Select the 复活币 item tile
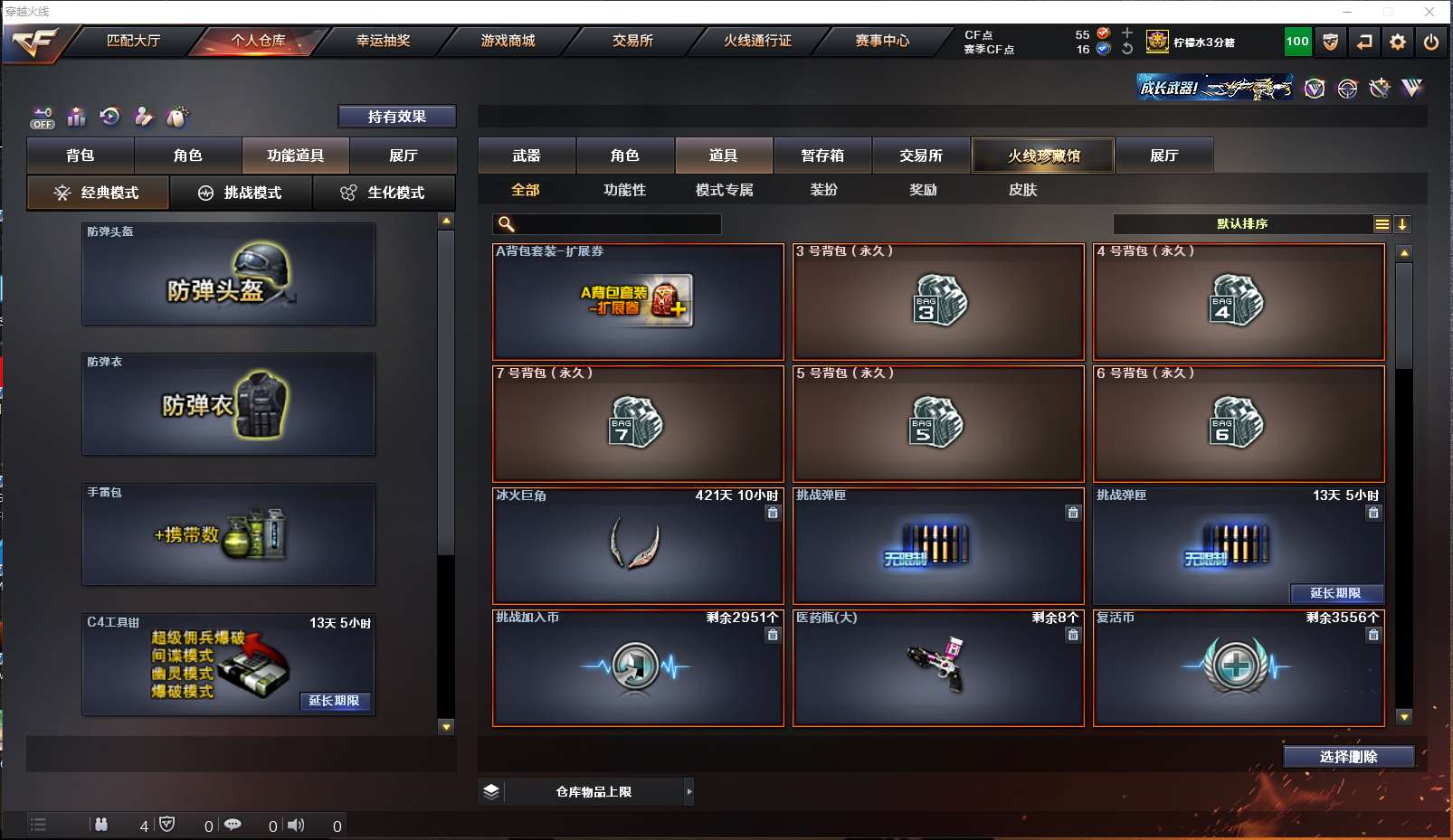This screenshot has width=1453, height=840. click(x=1239, y=668)
